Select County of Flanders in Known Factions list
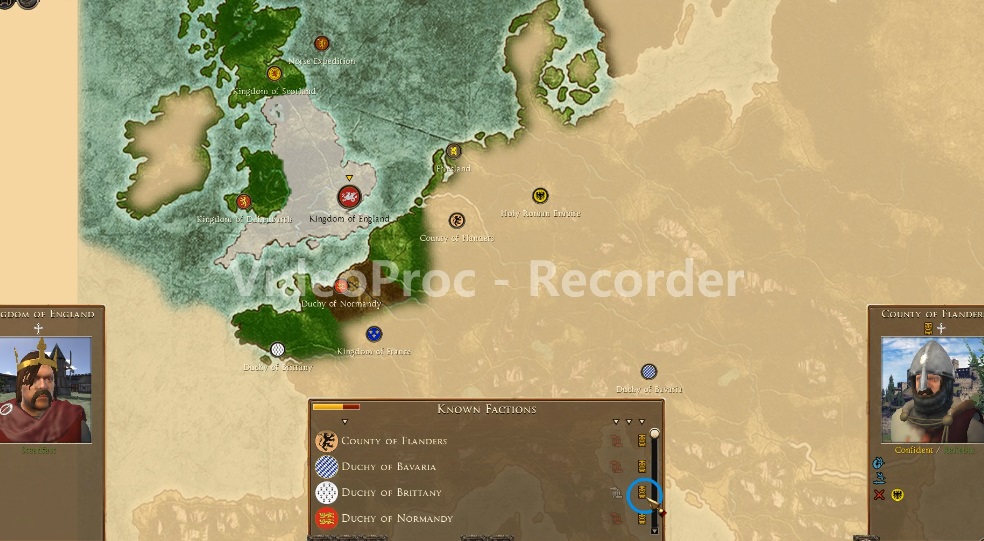The image size is (984, 541). click(x=393, y=441)
